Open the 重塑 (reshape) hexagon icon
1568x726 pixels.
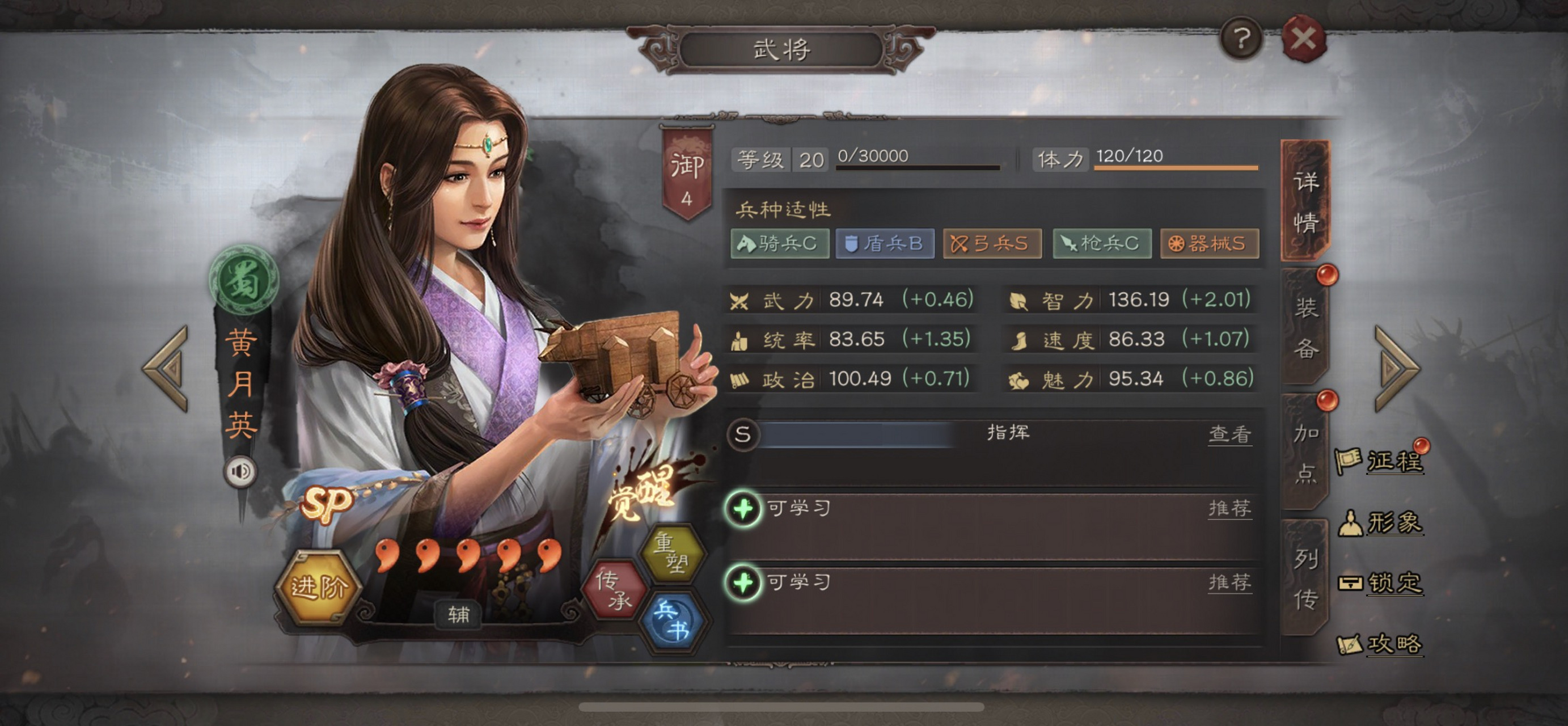tap(674, 551)
